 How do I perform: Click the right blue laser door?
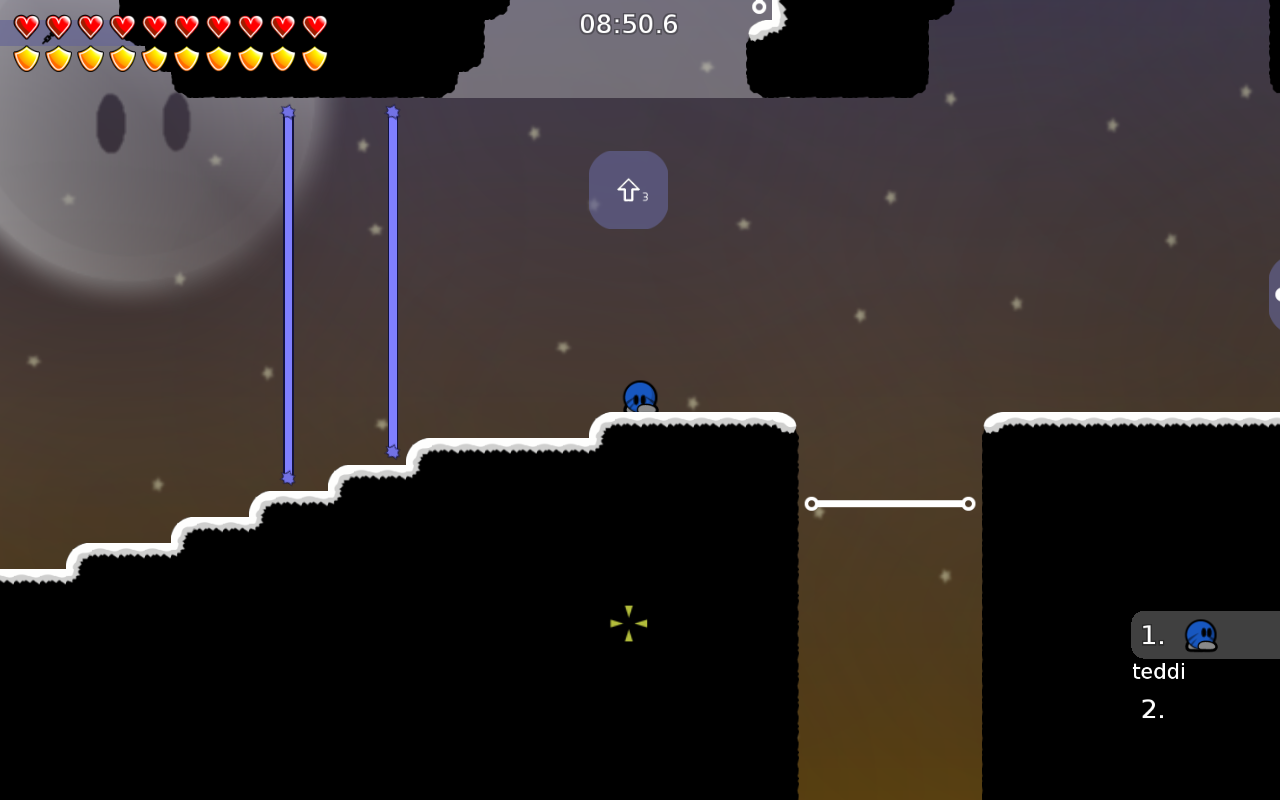coord(392,280)
